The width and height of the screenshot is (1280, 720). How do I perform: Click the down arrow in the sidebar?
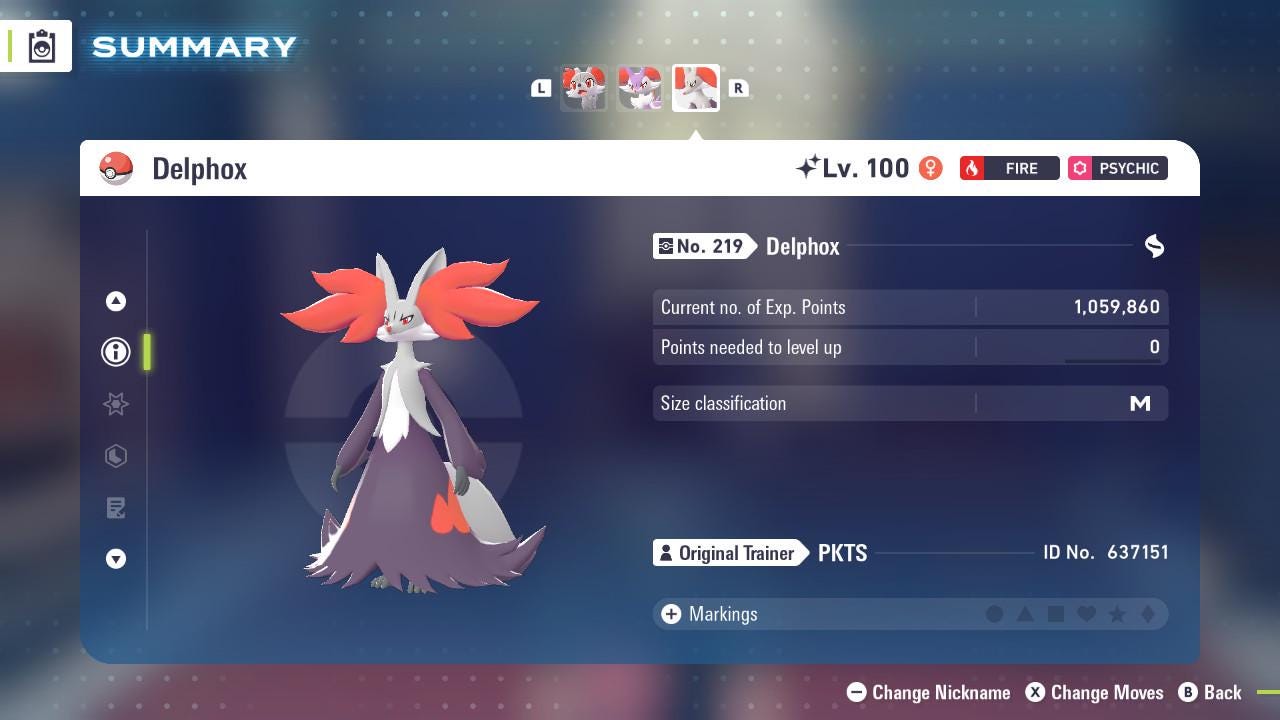coord(116,559)
